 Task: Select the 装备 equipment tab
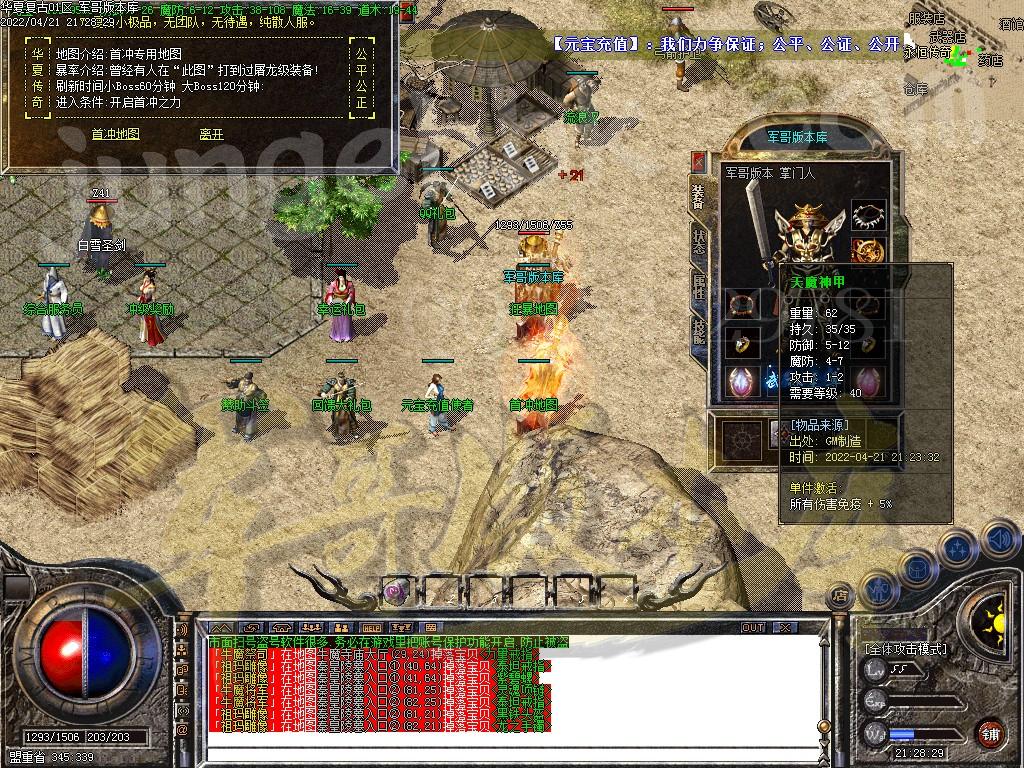coord(698,196)
